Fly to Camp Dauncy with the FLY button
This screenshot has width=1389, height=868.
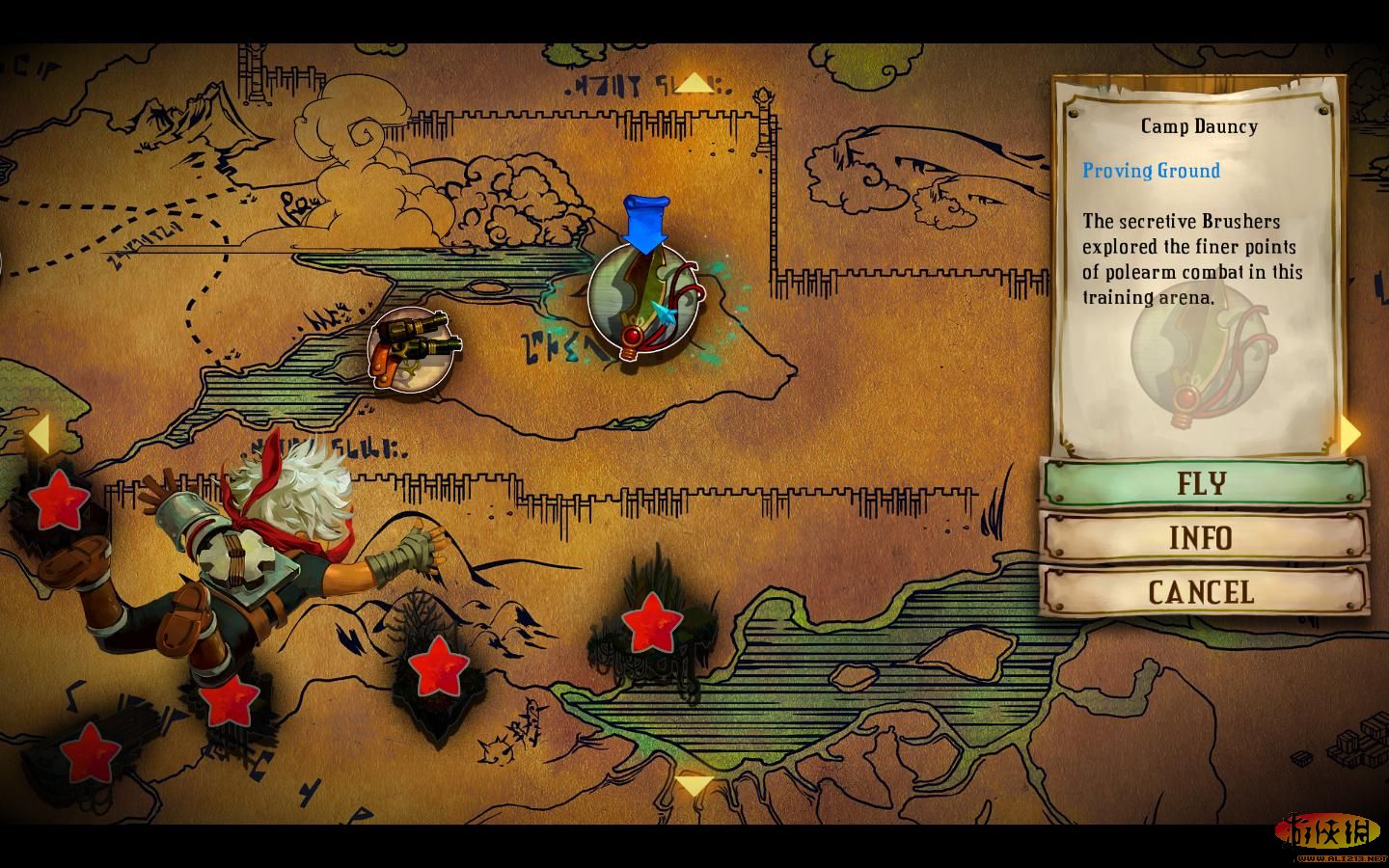pyautogui.click(x=1204, y=482)
